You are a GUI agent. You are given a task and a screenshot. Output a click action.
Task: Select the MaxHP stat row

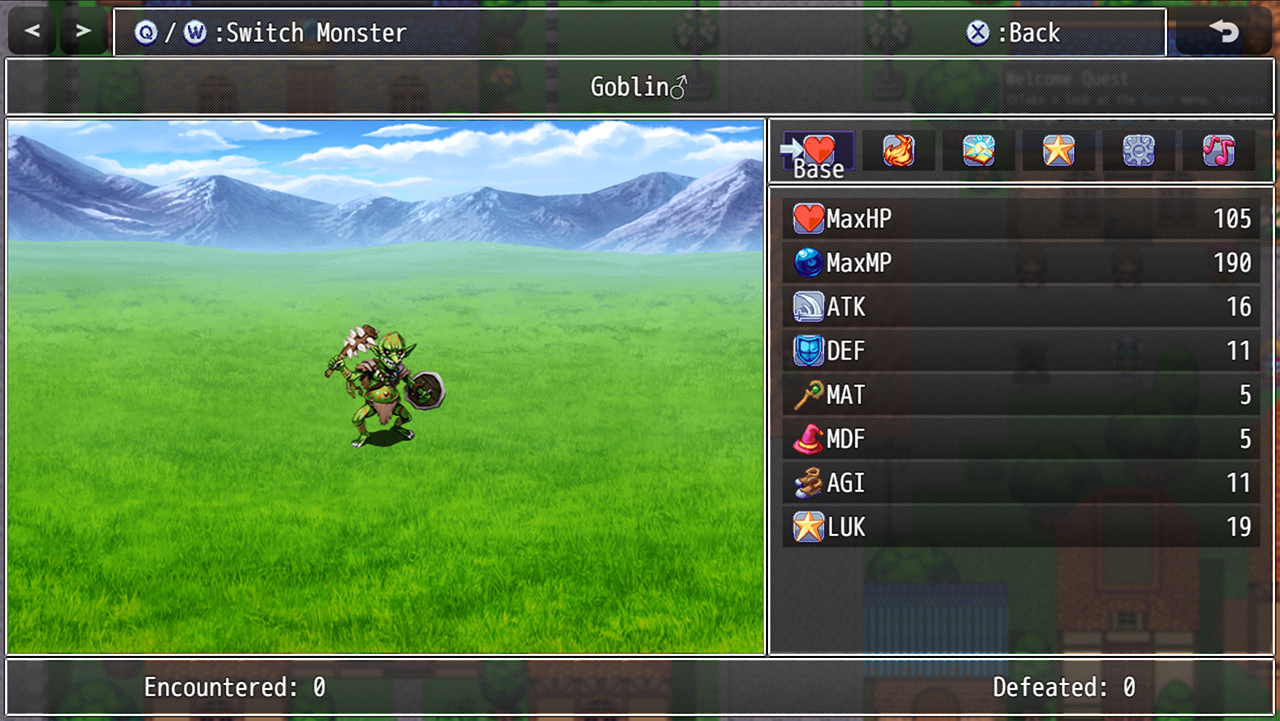pyautogui.click(x=1020, y=219)
